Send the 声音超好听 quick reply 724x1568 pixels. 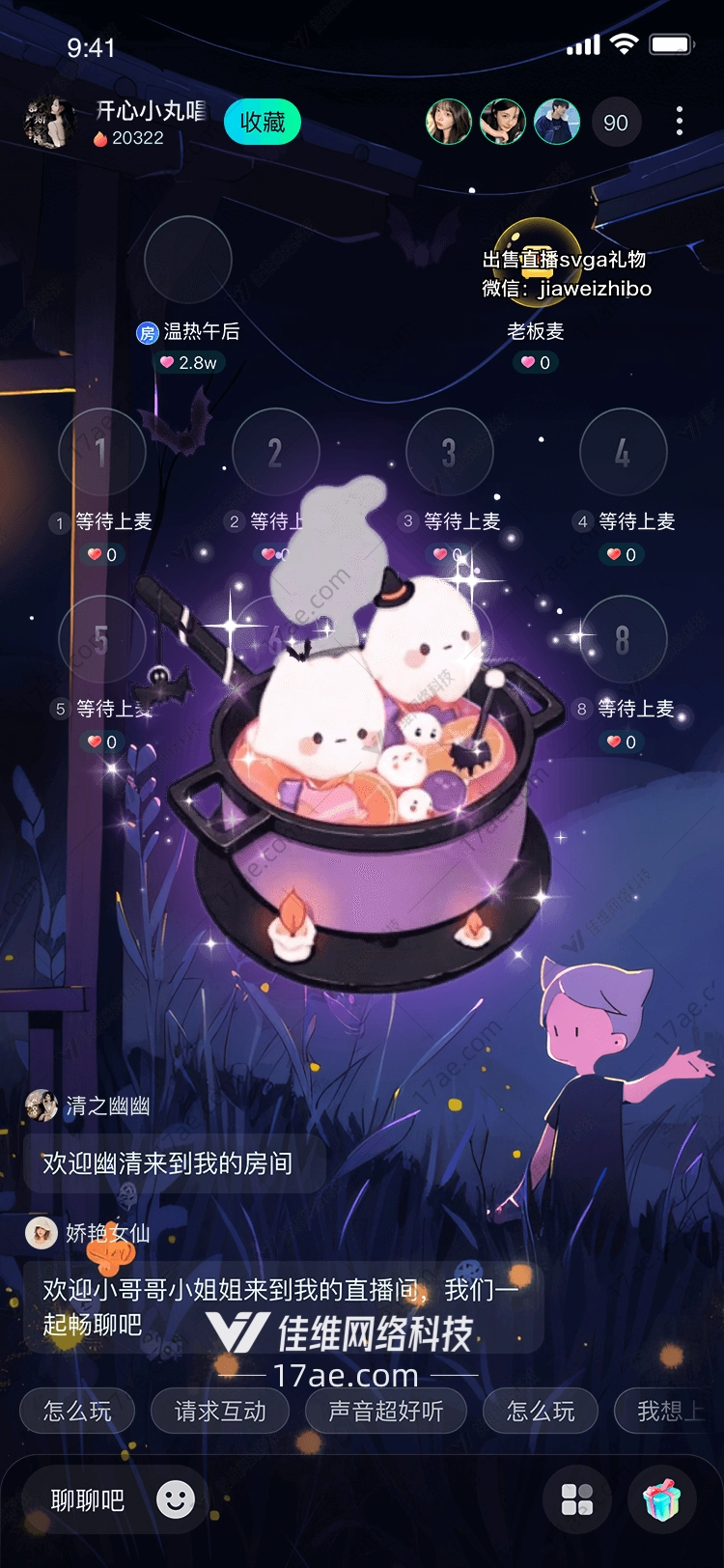pos(385,1412)
